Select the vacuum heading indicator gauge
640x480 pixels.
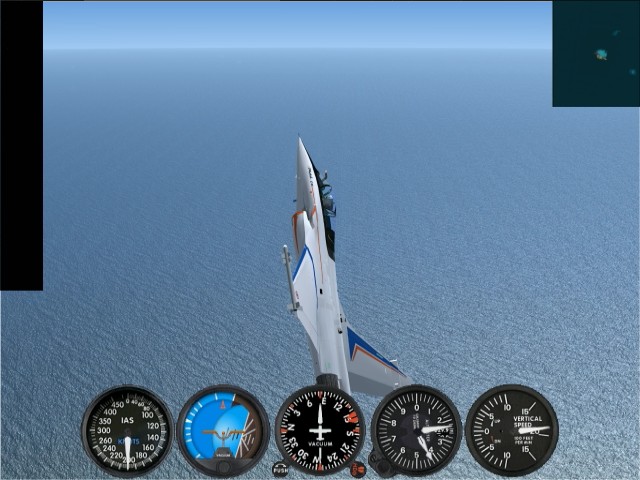(x=320, y=430)
